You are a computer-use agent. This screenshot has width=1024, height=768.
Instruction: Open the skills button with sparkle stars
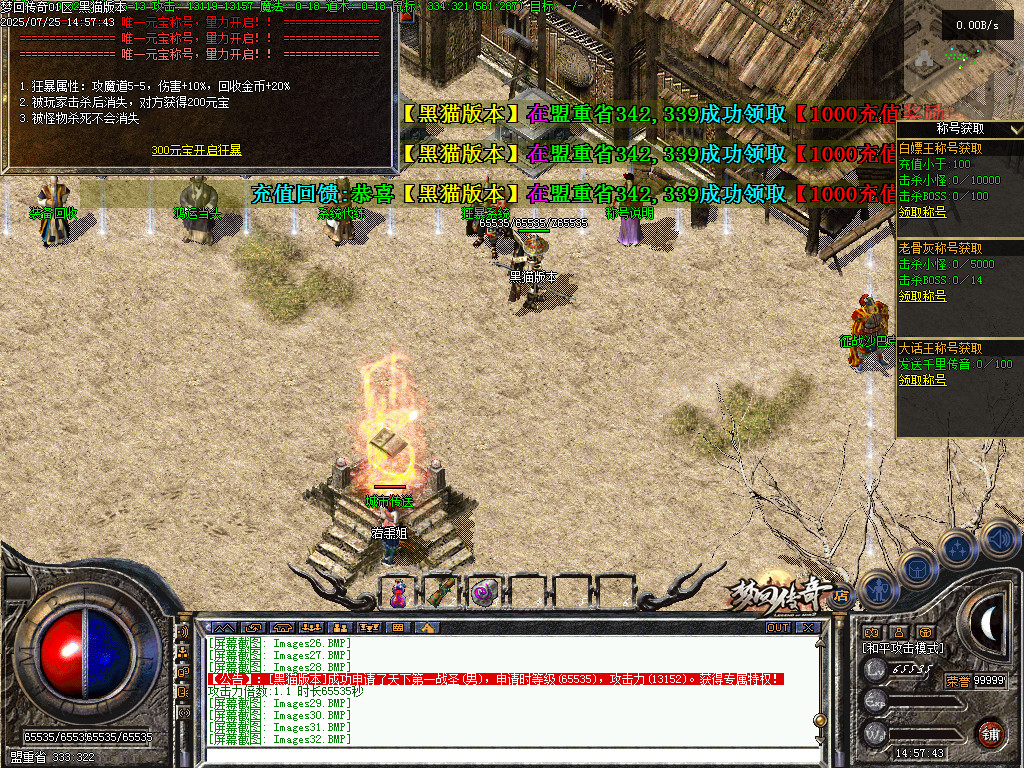(958, 549)
